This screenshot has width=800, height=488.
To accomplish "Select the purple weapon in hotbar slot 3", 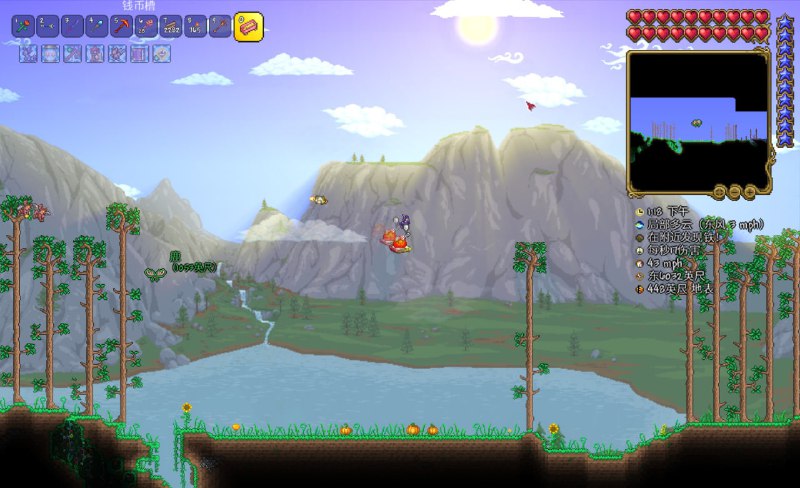I will (x=72, y=27).
